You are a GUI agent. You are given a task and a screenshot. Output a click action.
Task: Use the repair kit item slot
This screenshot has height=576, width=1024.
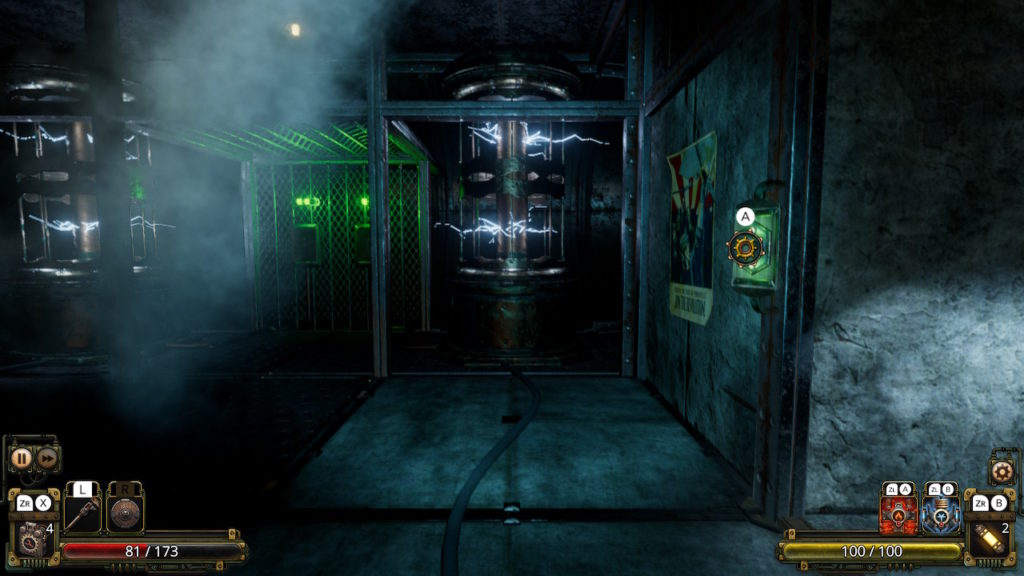click(x=33, y=537)
